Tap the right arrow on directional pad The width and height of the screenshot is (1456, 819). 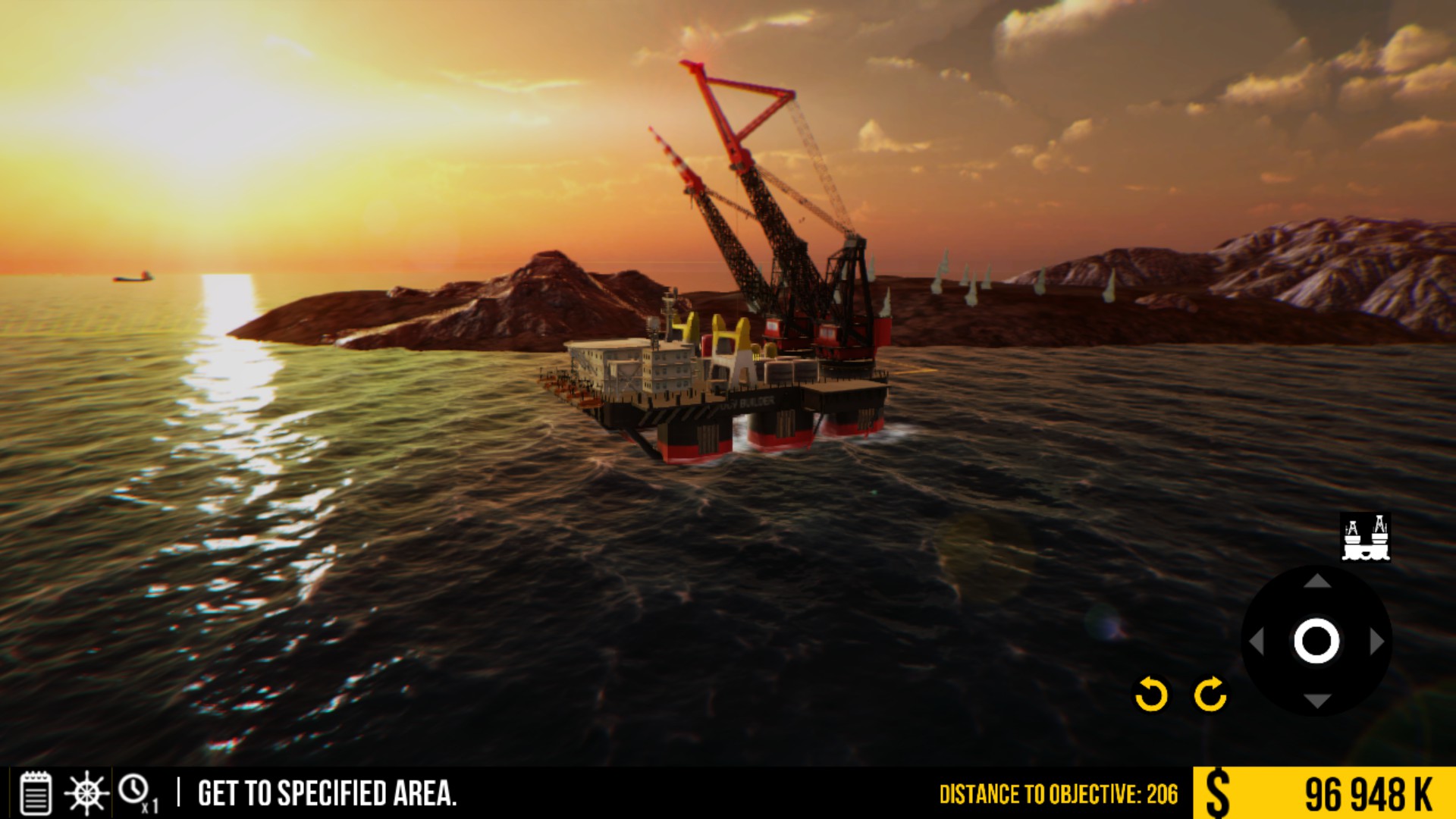tap(1377, 642)
